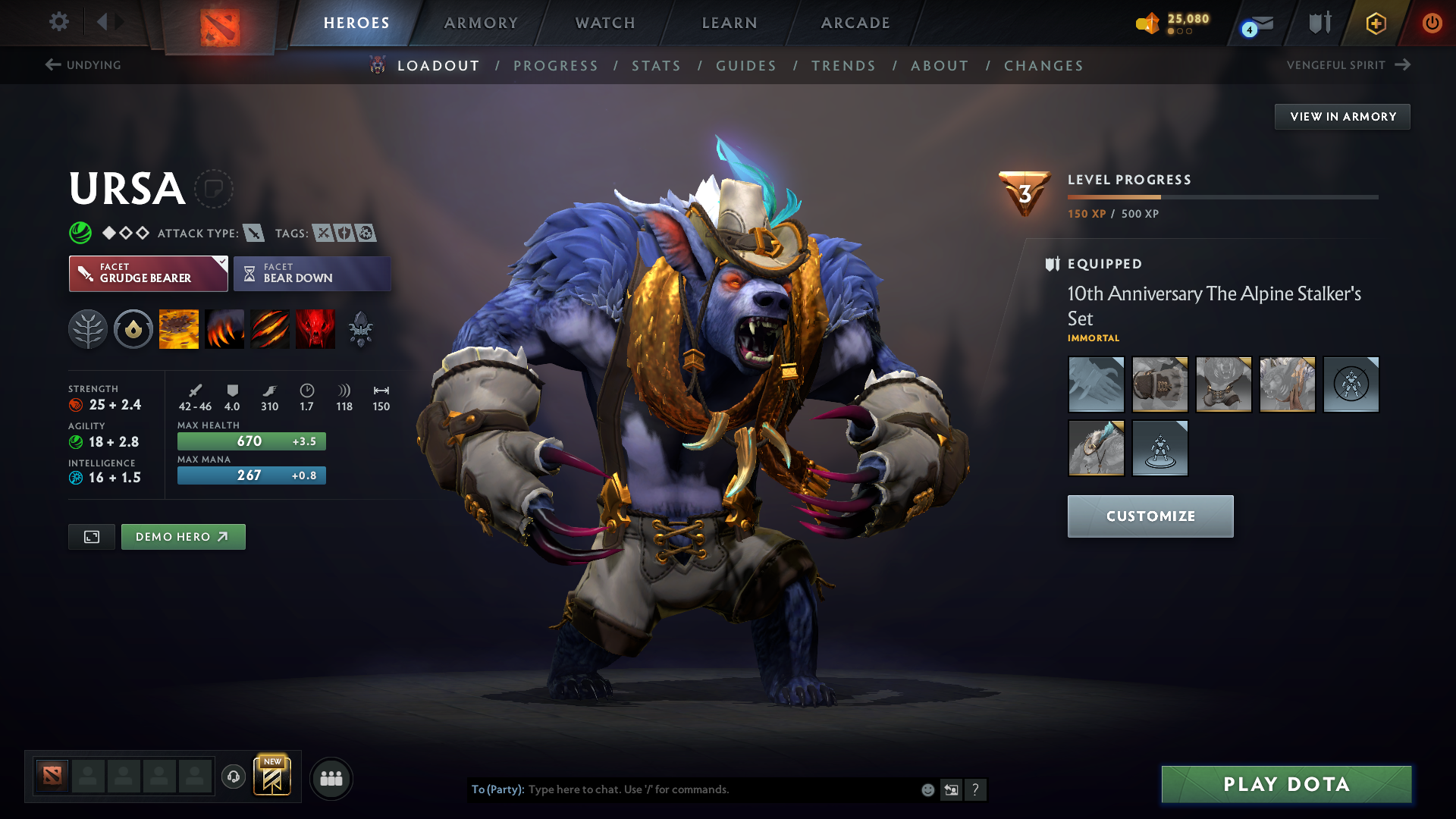Click the level progress XP bar
This screenshot has width=1456, height=819.
tap(1222, 198)
